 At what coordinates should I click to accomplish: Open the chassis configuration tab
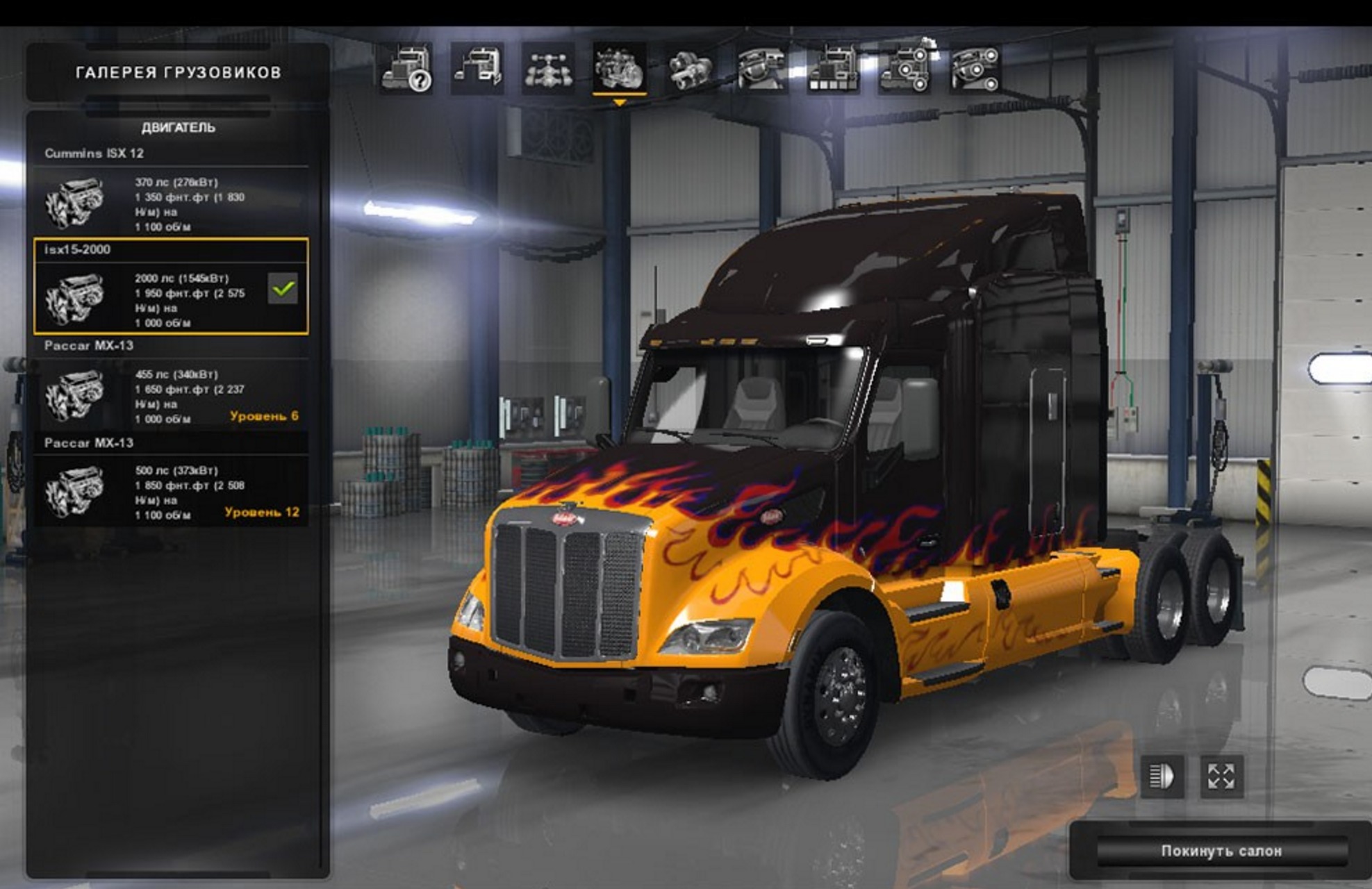[549, 69]
